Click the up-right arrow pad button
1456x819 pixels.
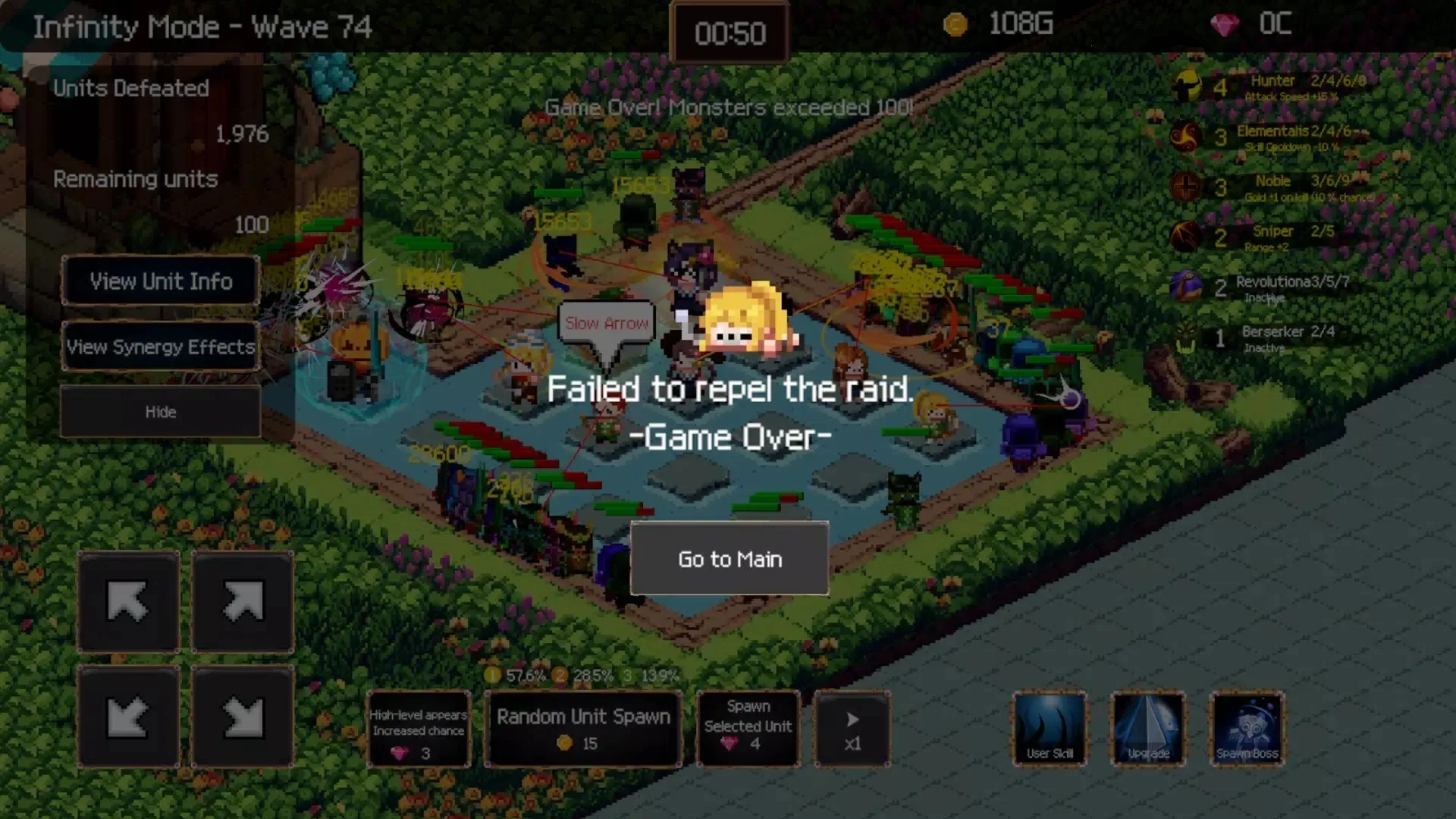point(243,602)
